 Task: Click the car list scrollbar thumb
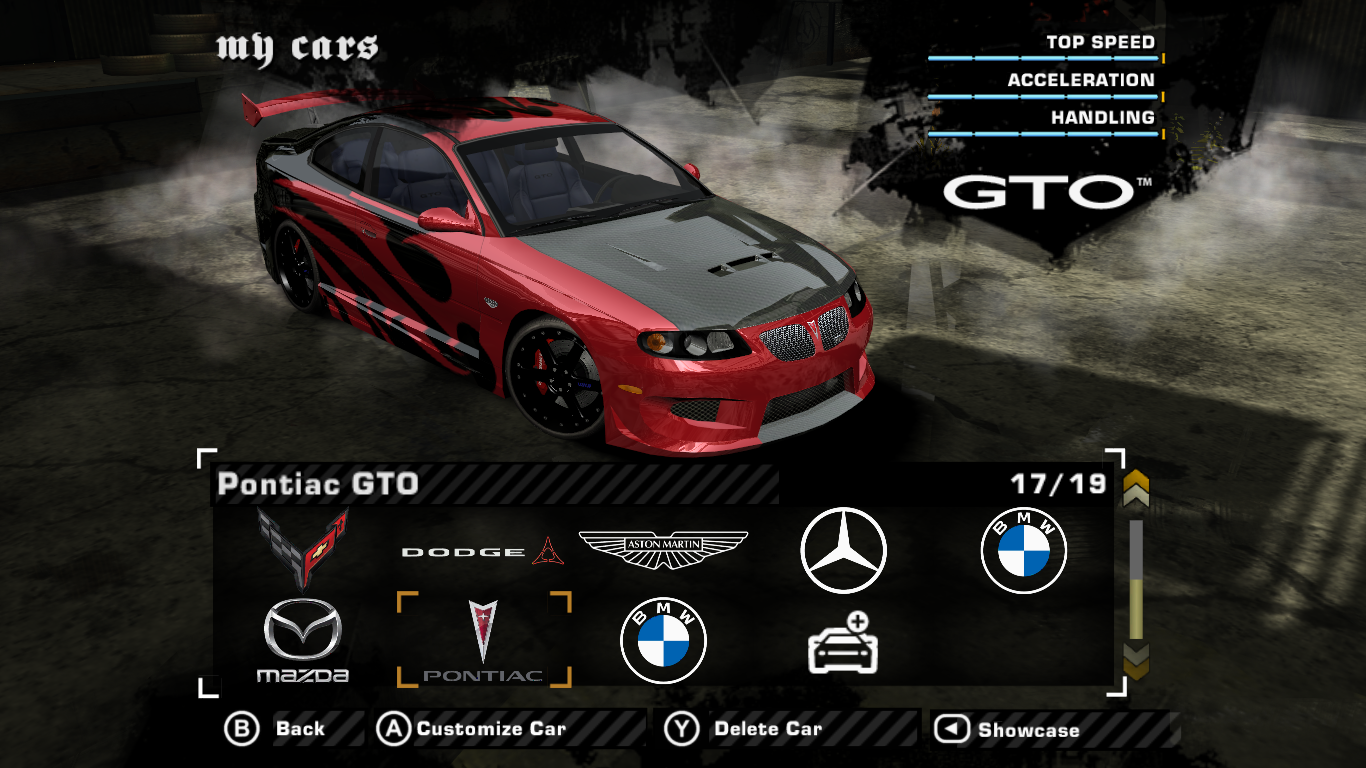1136,608
